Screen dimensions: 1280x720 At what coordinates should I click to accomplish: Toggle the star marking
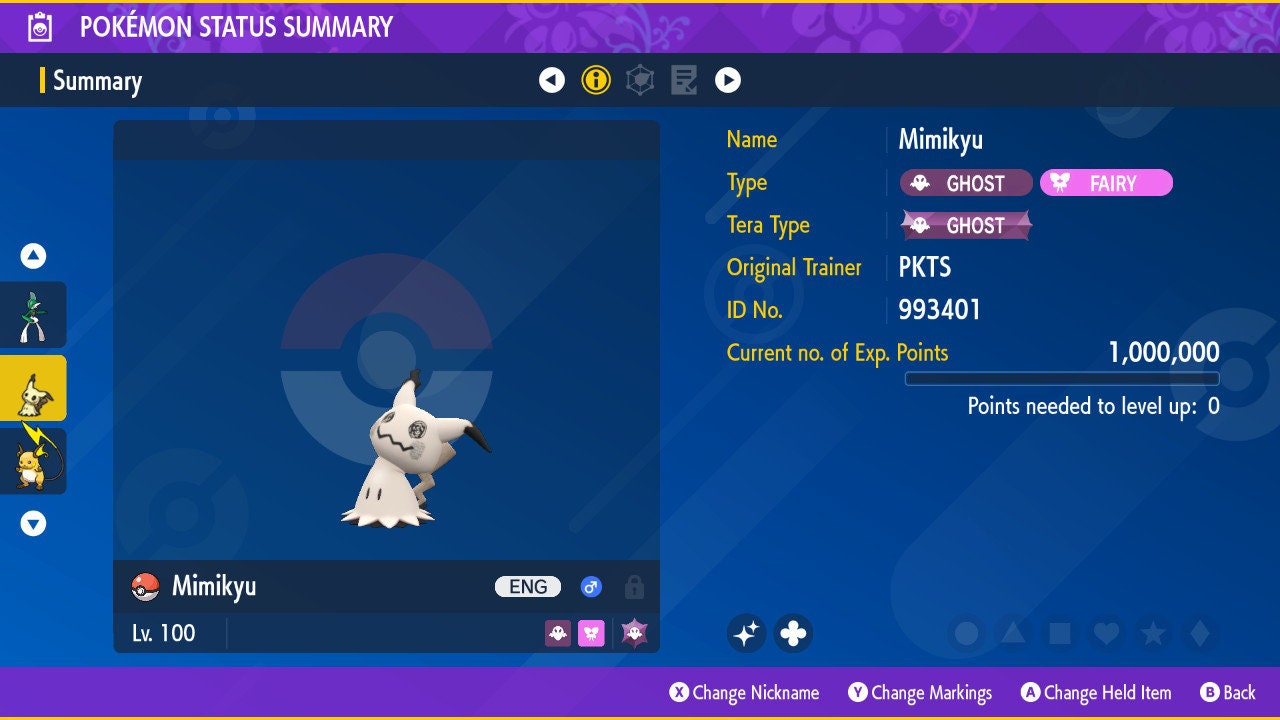1152,633
